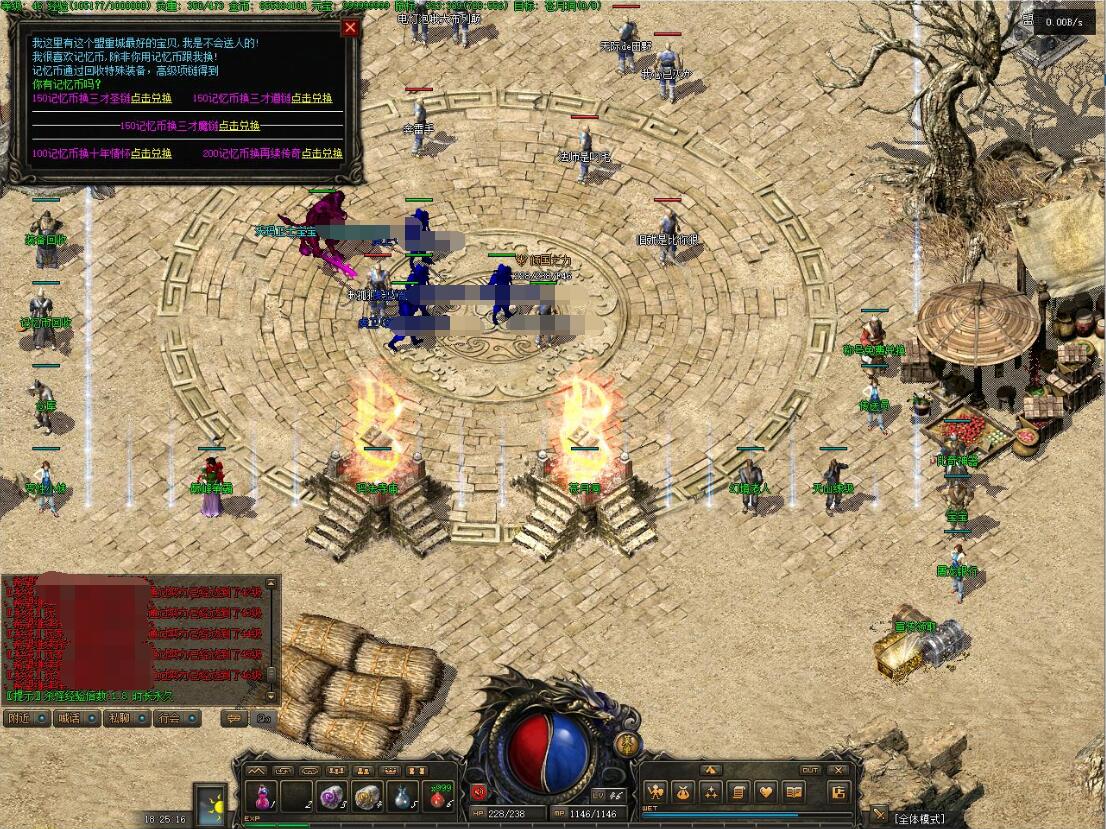Use the blue flask in slot 5
1106x829 pixels.
[x=401, y=796]
